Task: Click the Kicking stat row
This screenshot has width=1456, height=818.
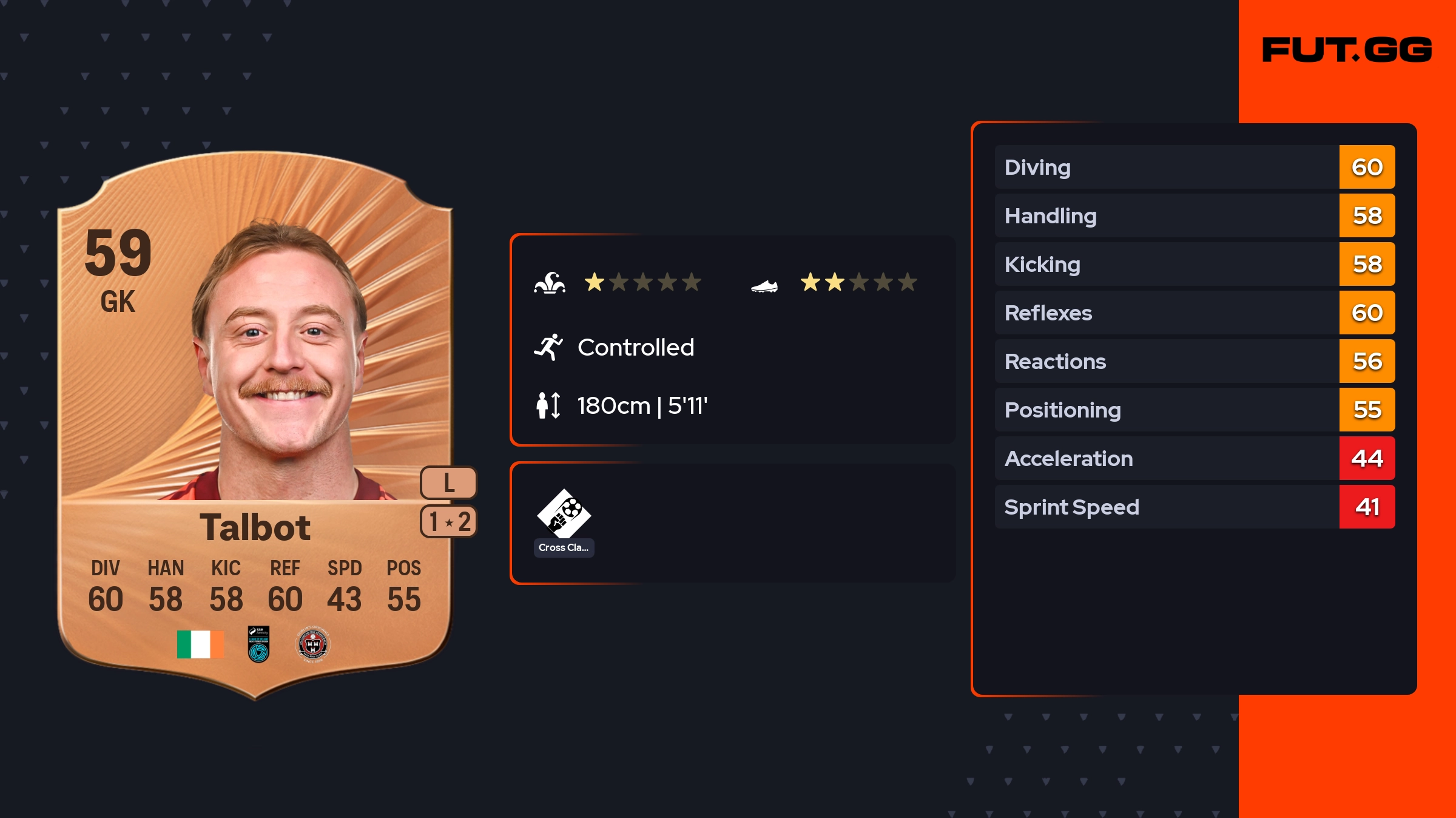Action: [1194, 264]
